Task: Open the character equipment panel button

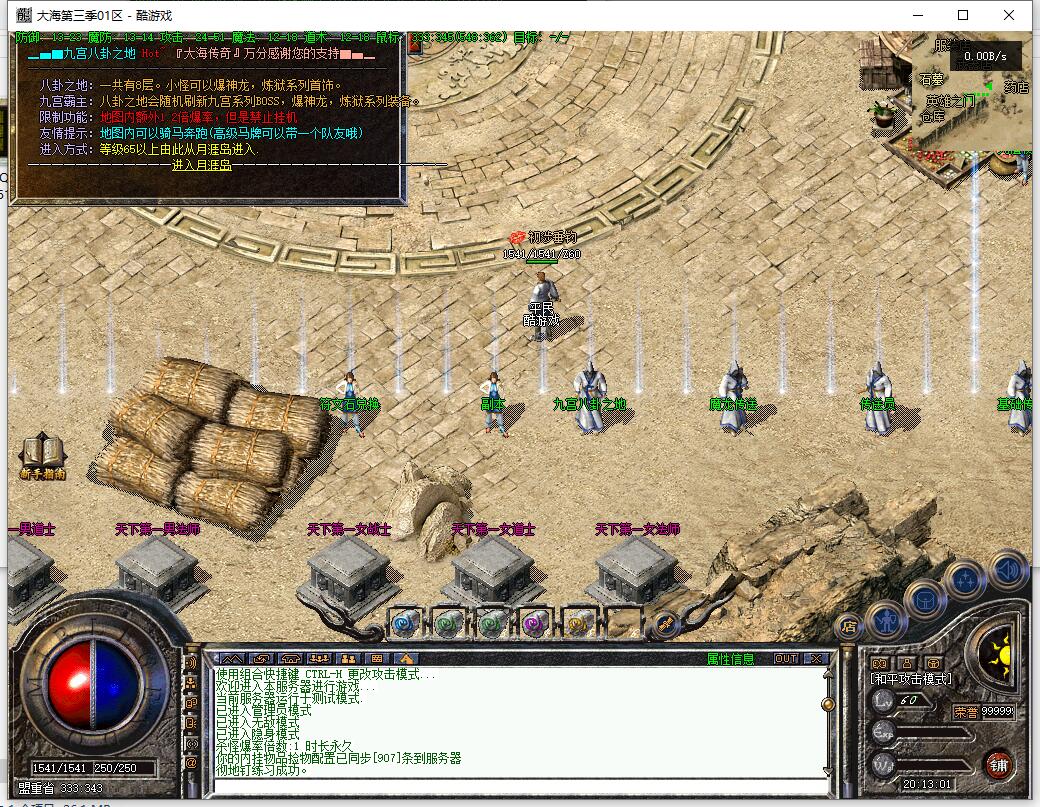Action: tap(886, 620)
